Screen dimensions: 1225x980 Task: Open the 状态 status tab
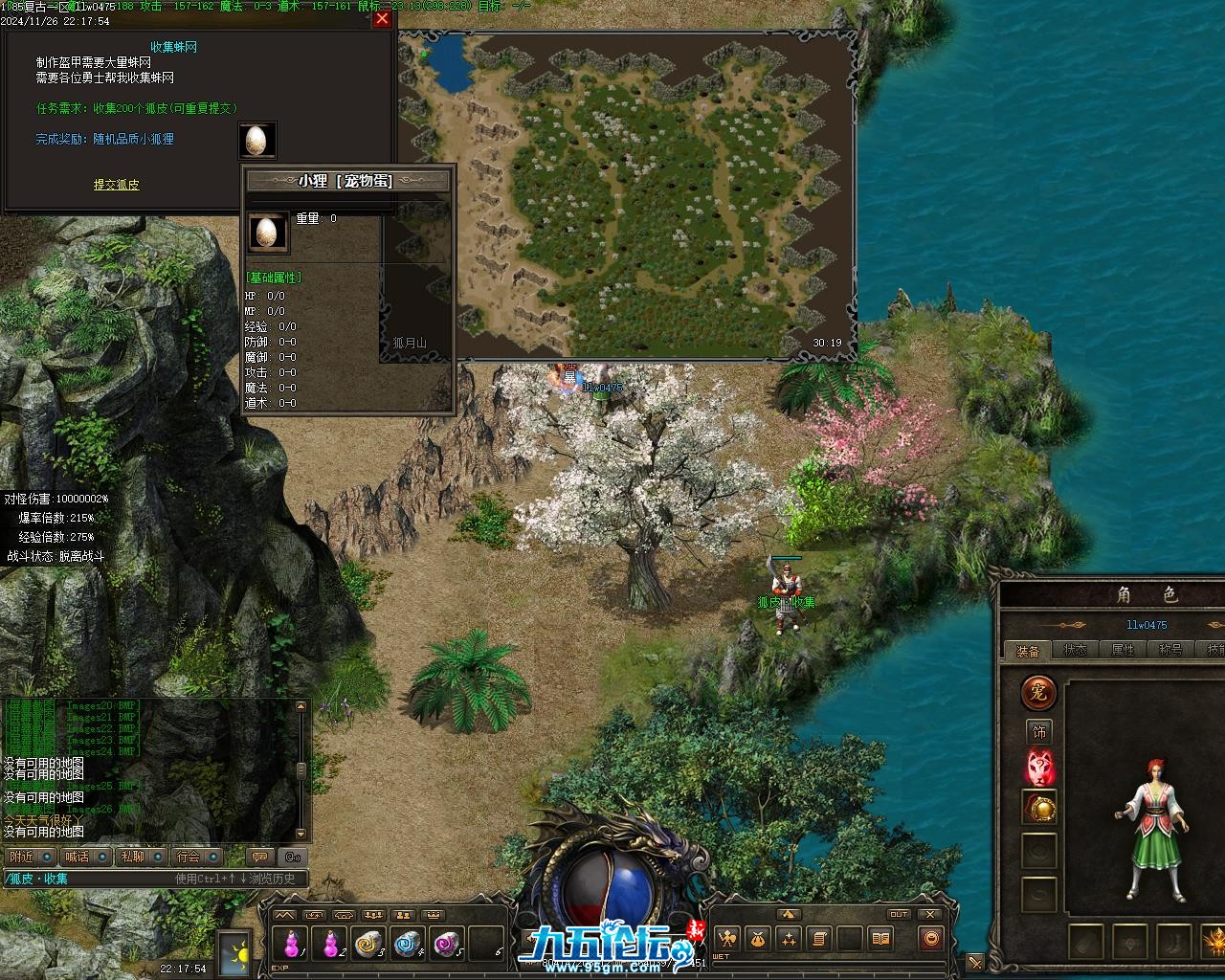coord(1076,650)
